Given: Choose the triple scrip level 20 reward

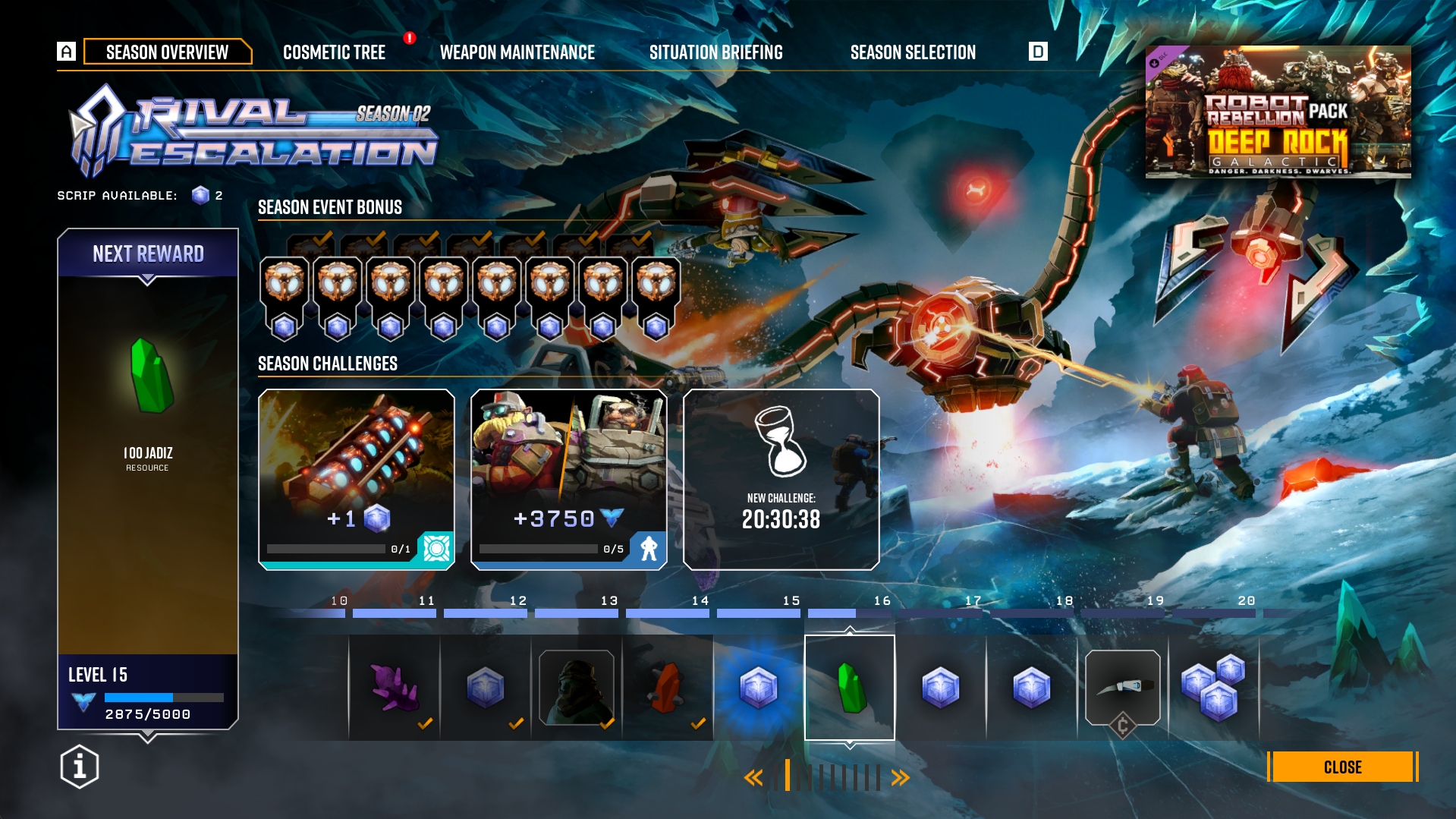Looking at the screenshot, I should pos(1214,688).
